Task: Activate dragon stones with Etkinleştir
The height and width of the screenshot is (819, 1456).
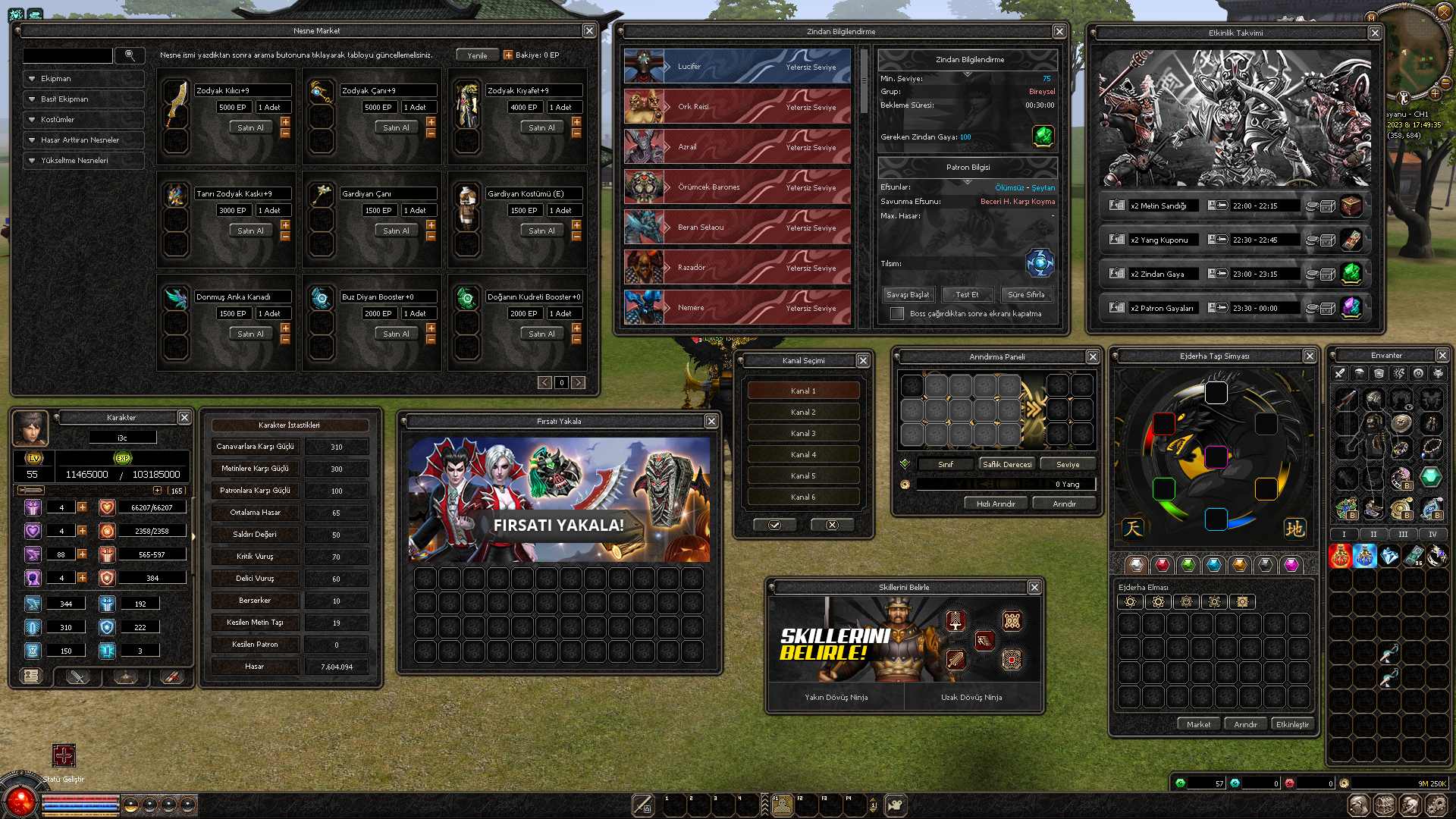Action: click(1291, 724)
